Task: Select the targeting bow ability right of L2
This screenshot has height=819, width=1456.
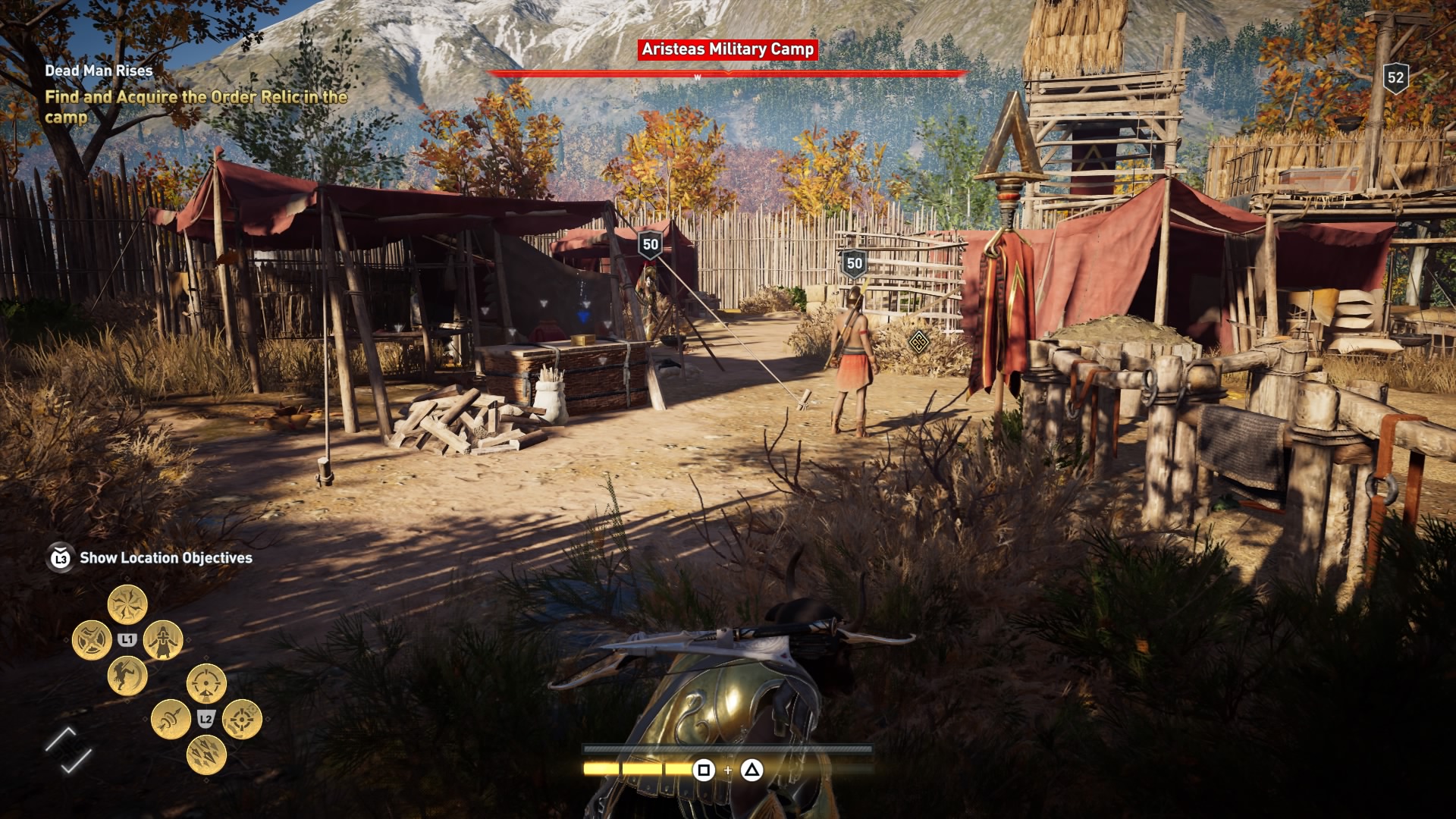Action: pos(242,720)
